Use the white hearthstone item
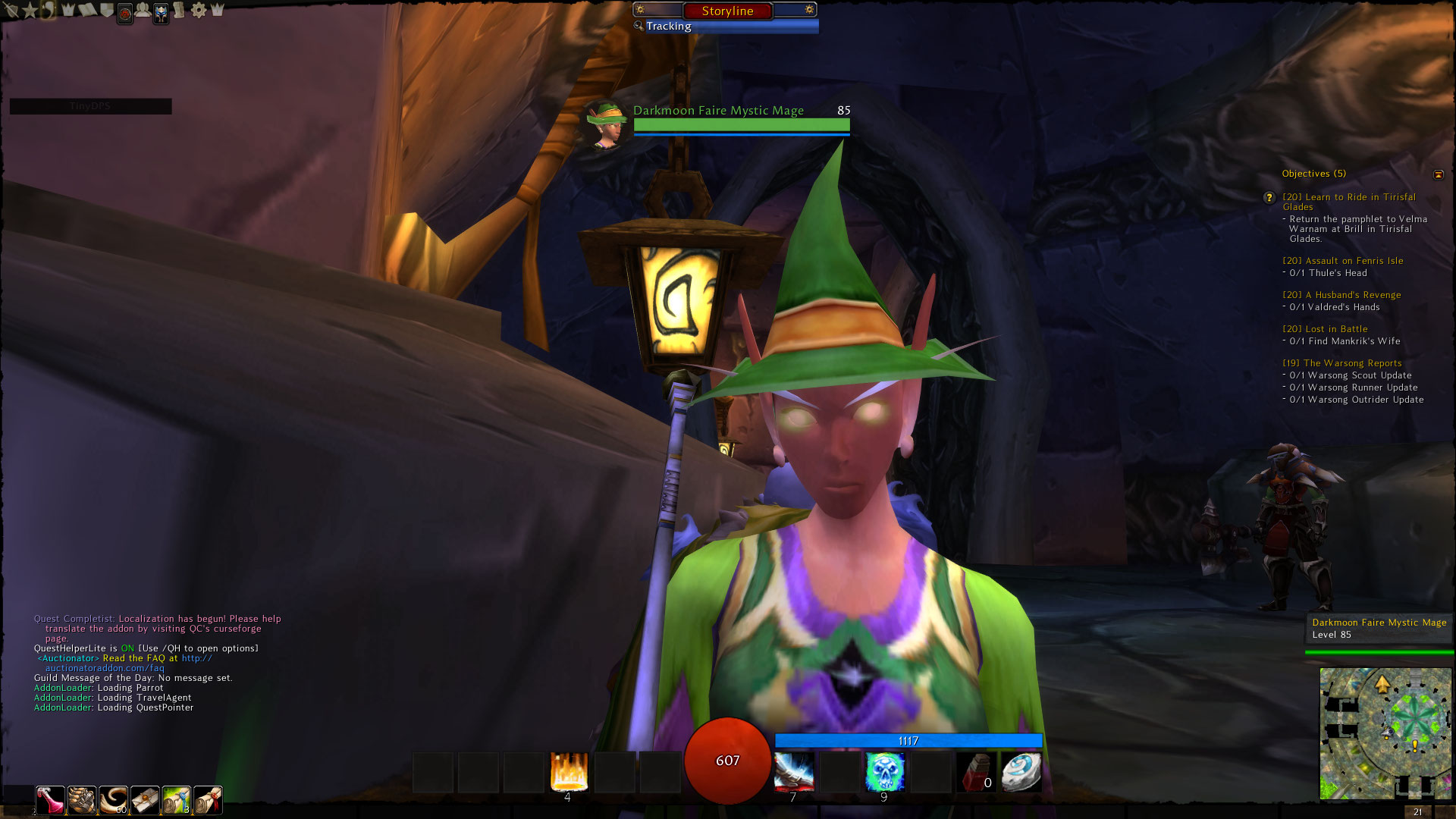This screenshot has width=1456, height=819. 1021,772
